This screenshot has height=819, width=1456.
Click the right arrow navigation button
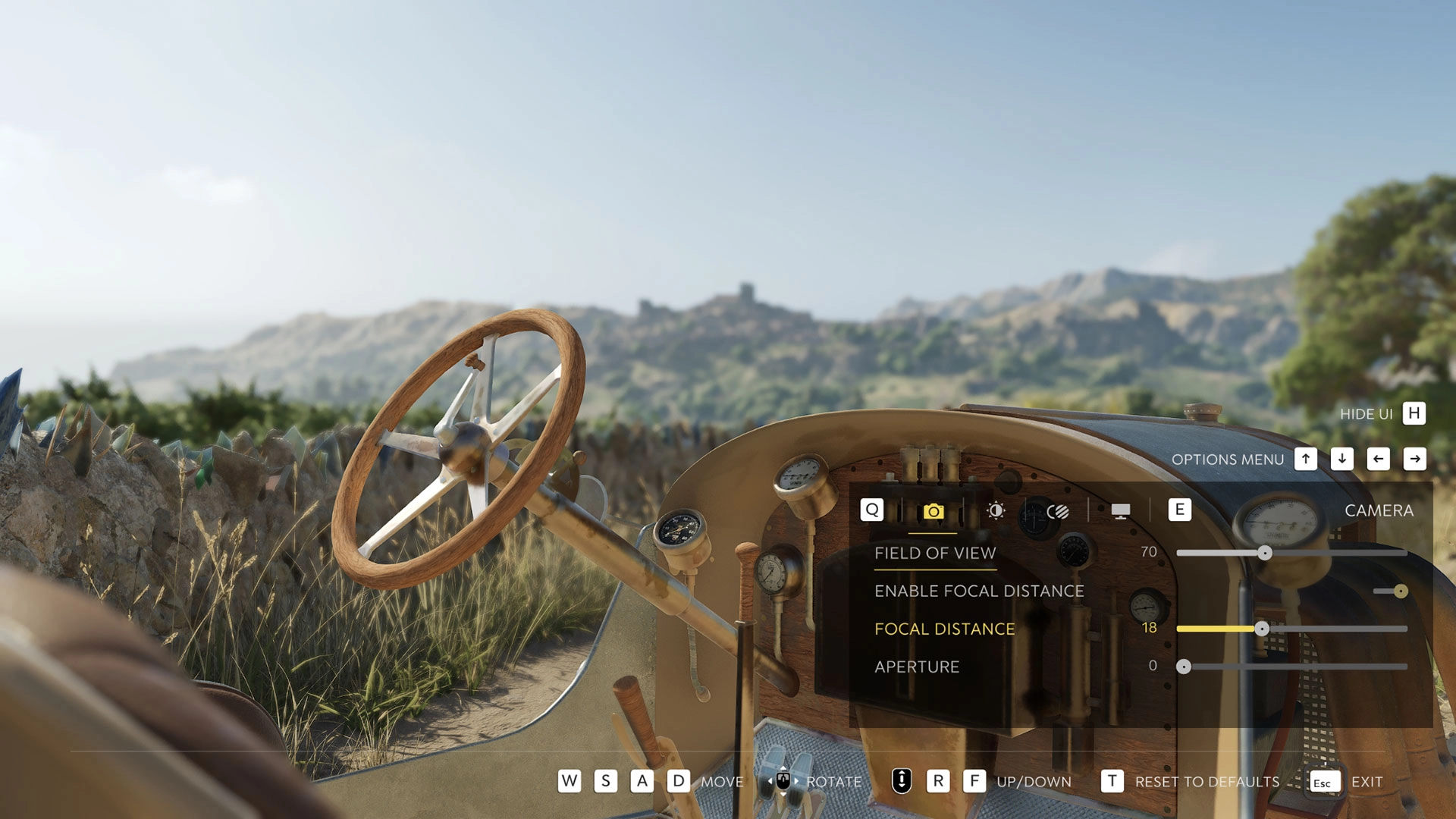[1415, 459]
